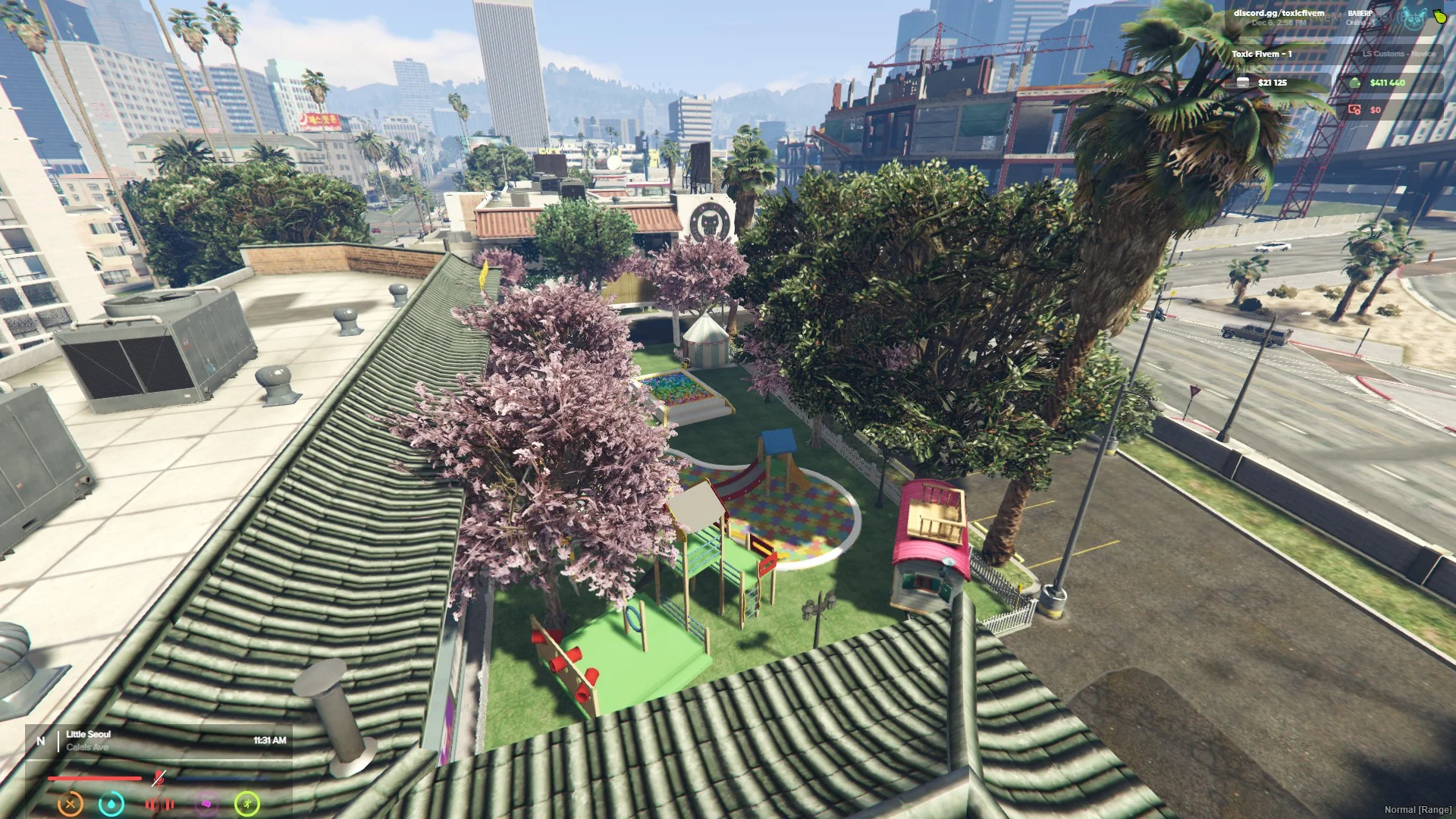This screenshot has width=1456, height=819.
Task: Click the cyan water drop thirst icon
Action: pos(111,803)
